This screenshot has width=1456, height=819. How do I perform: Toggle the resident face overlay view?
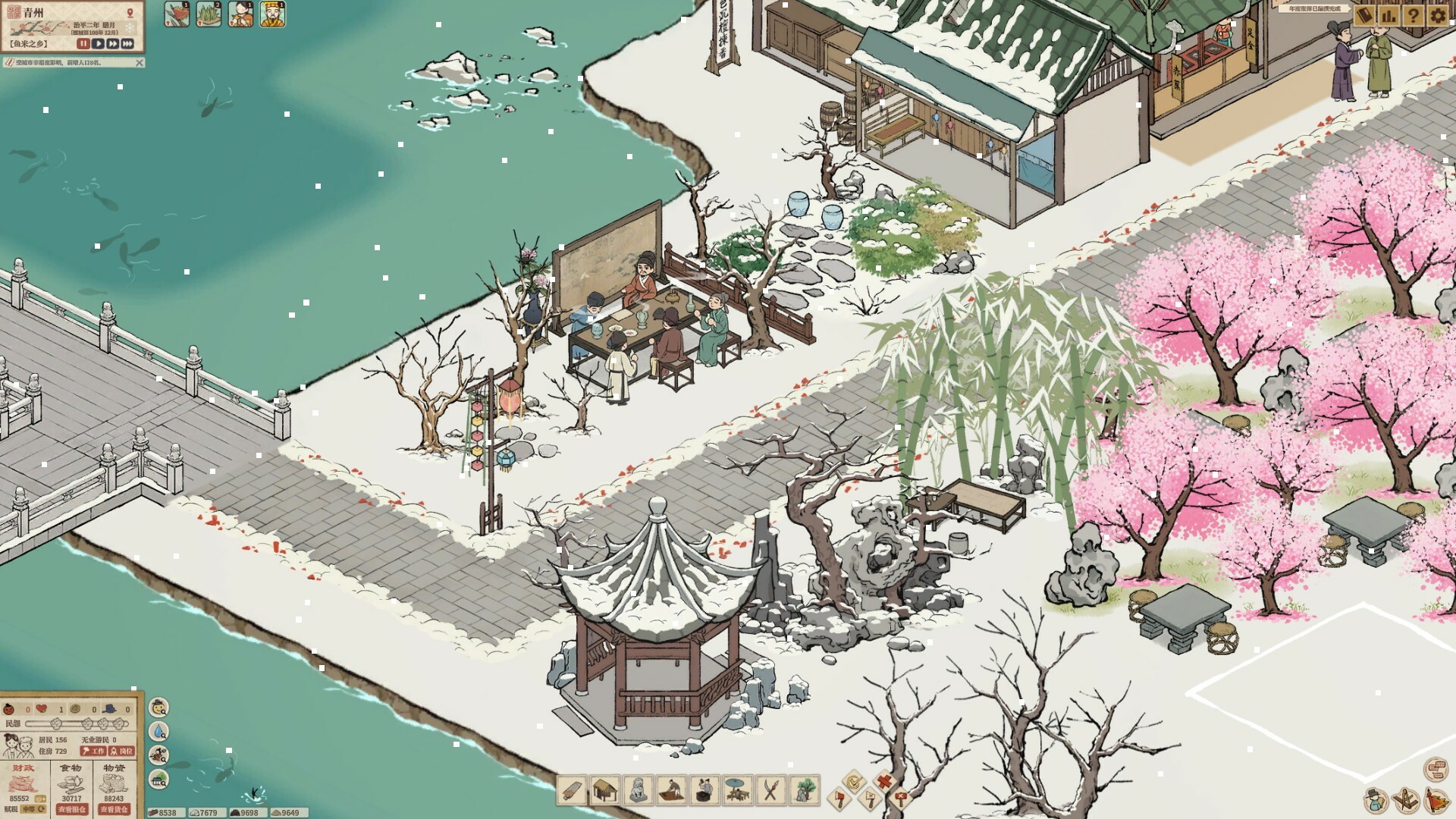click(158, 708)
